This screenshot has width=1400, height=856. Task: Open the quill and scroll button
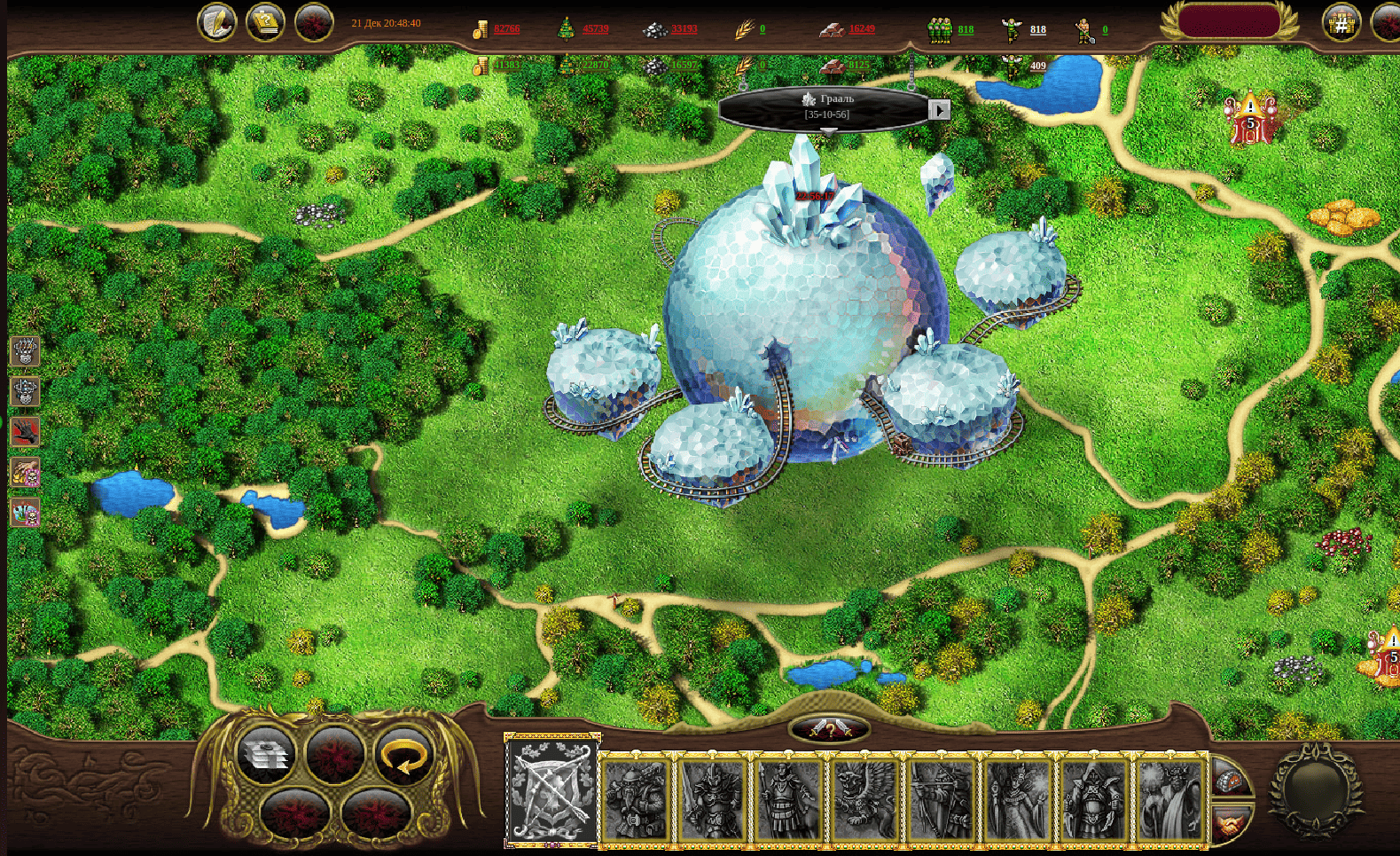tap(217, 23)
